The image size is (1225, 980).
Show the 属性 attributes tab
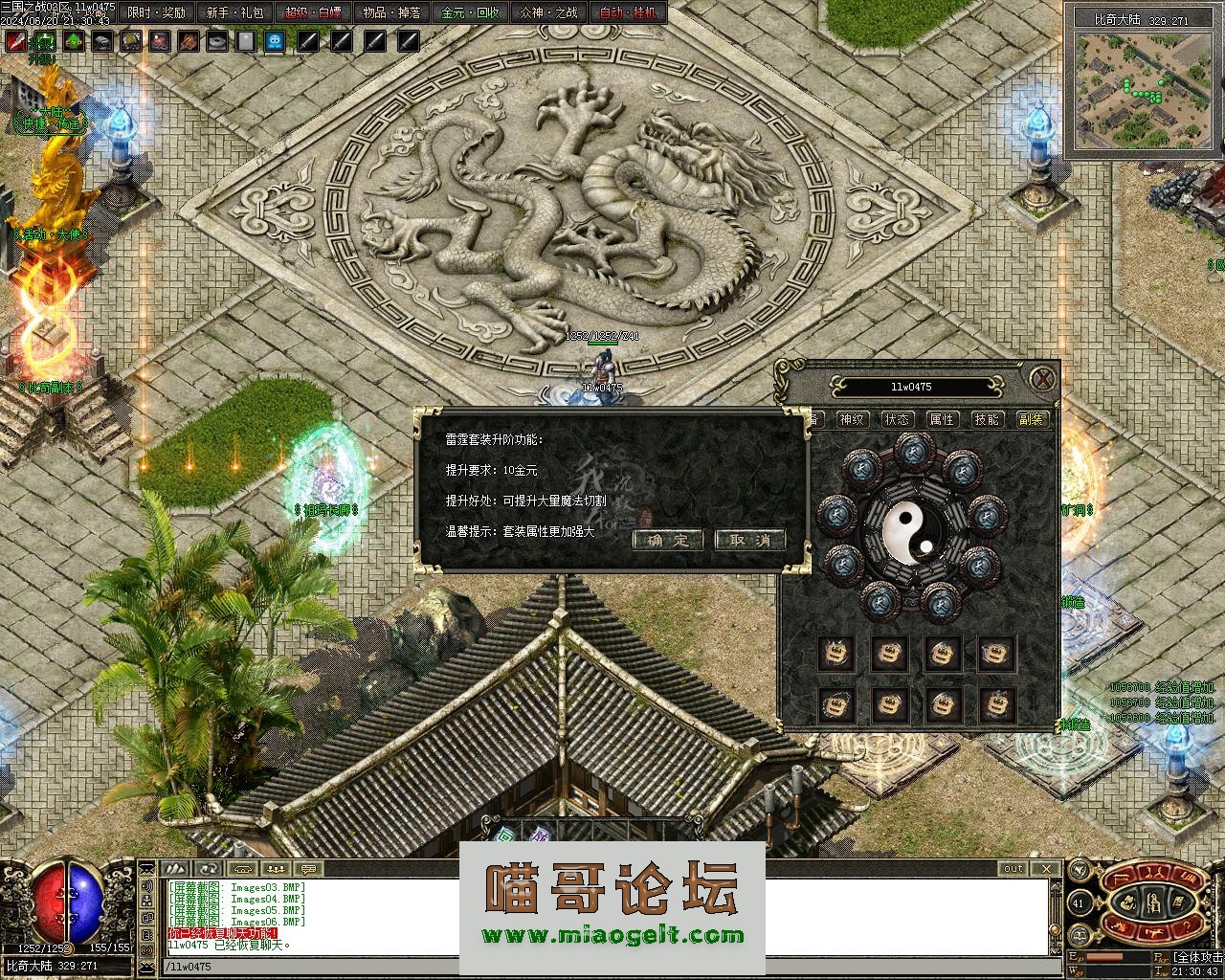[942, 419]
